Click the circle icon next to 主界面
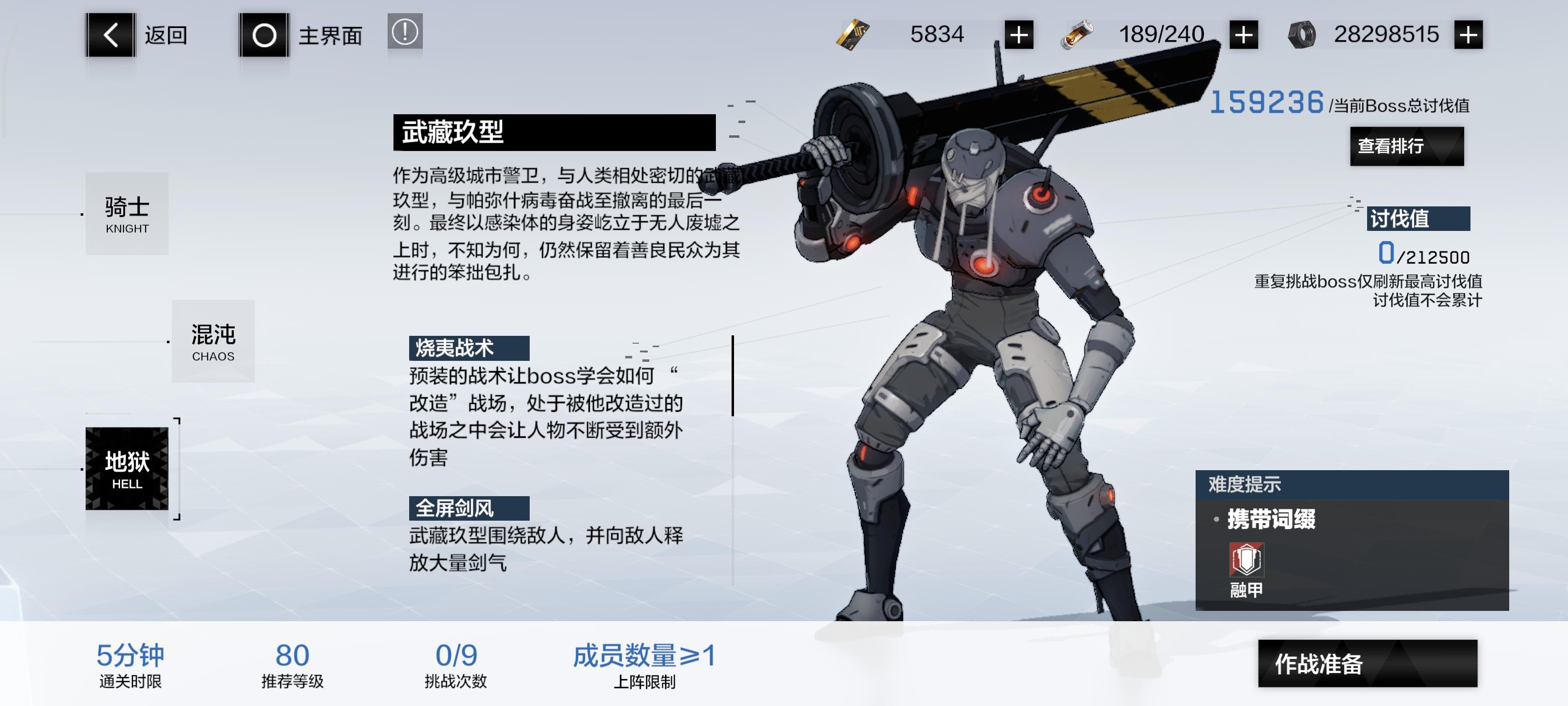The image size is (1568, 706). (x=264, y=36)
